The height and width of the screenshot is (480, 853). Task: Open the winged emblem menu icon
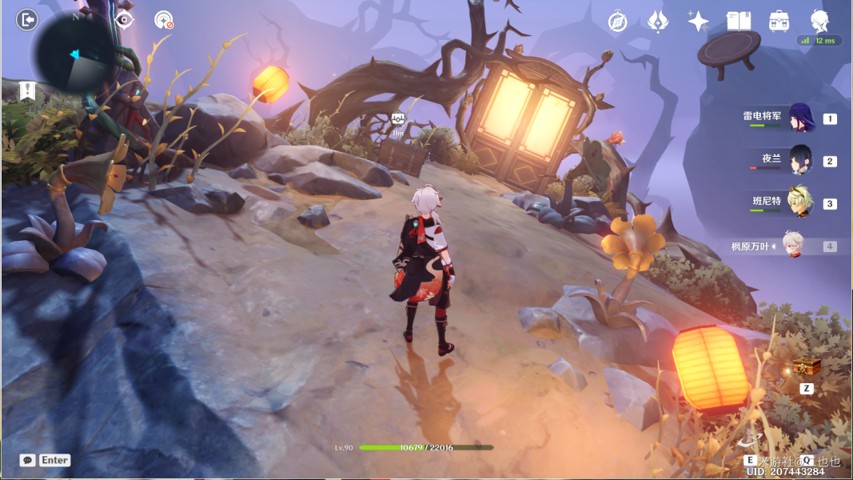(658, 21)
